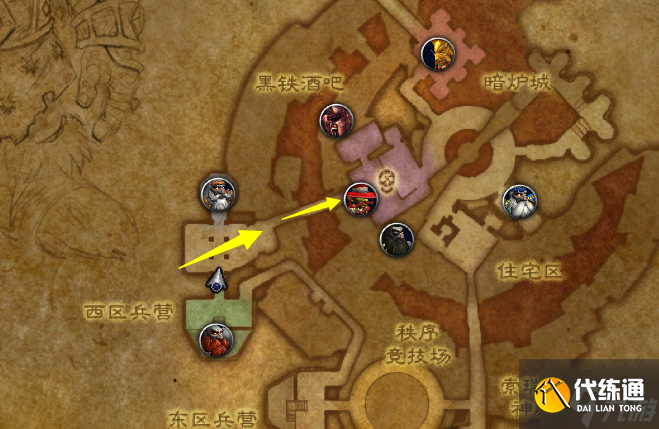
Task: Open the white-bearded dwarf boss near 住宅区
Action: tap(518, 203)
